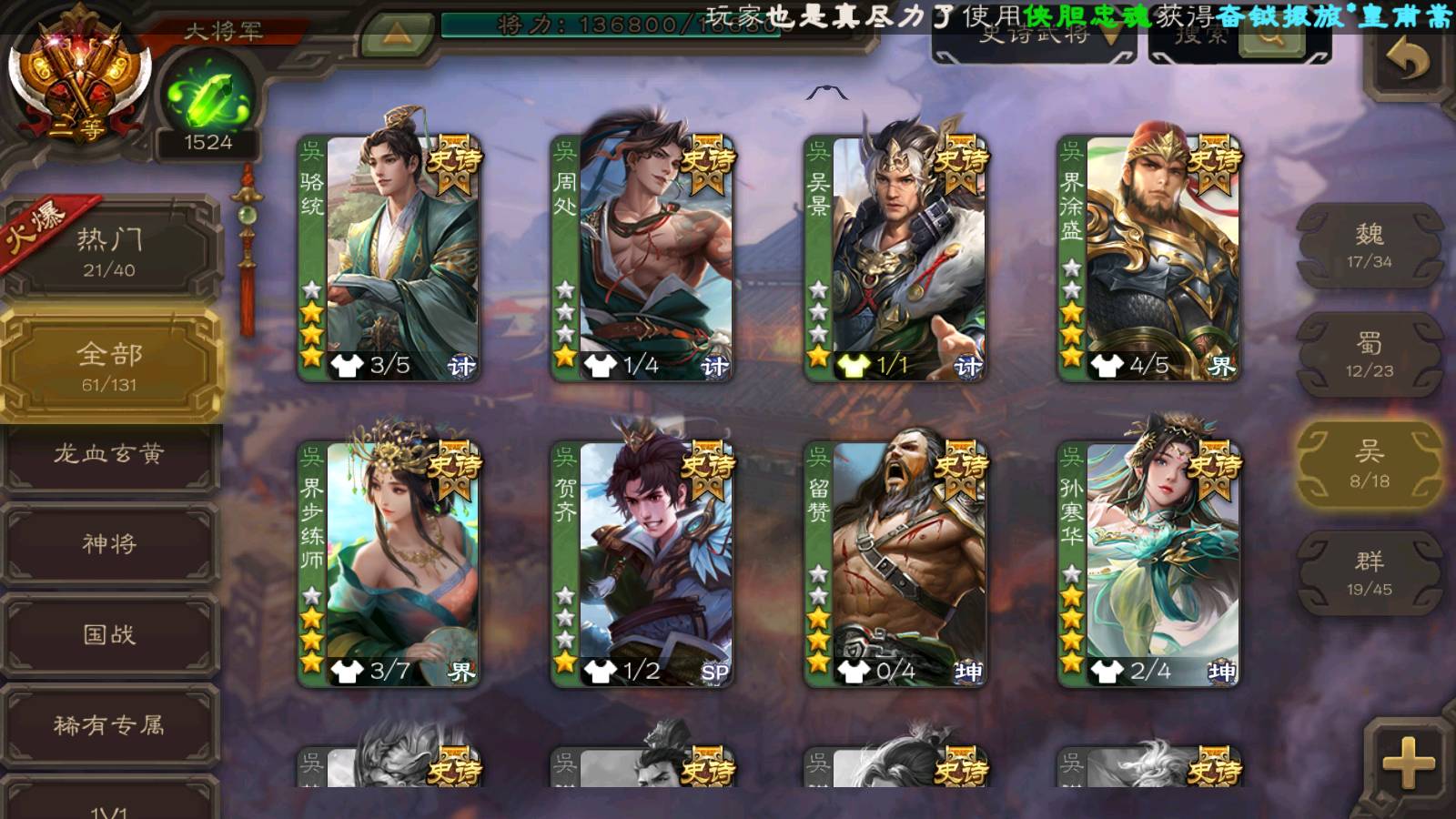
Task: Select the 周处 general card
Action: (643, 258)
